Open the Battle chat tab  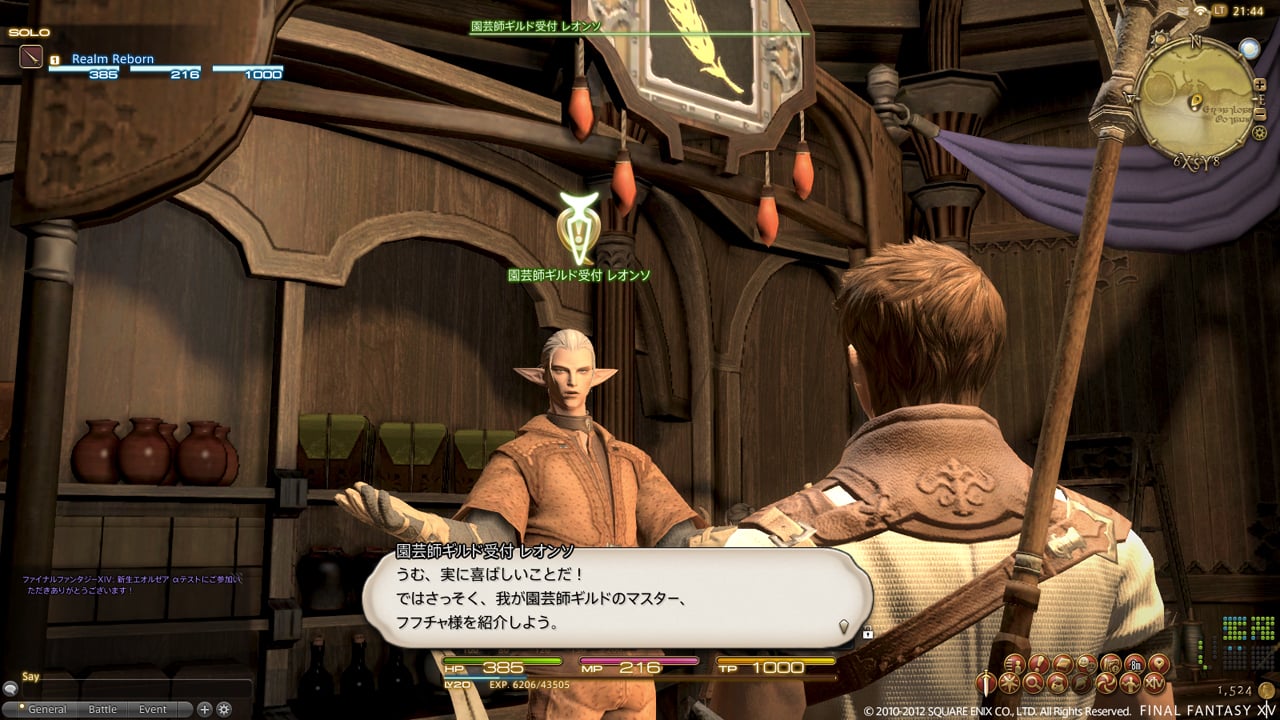[103, 709]
